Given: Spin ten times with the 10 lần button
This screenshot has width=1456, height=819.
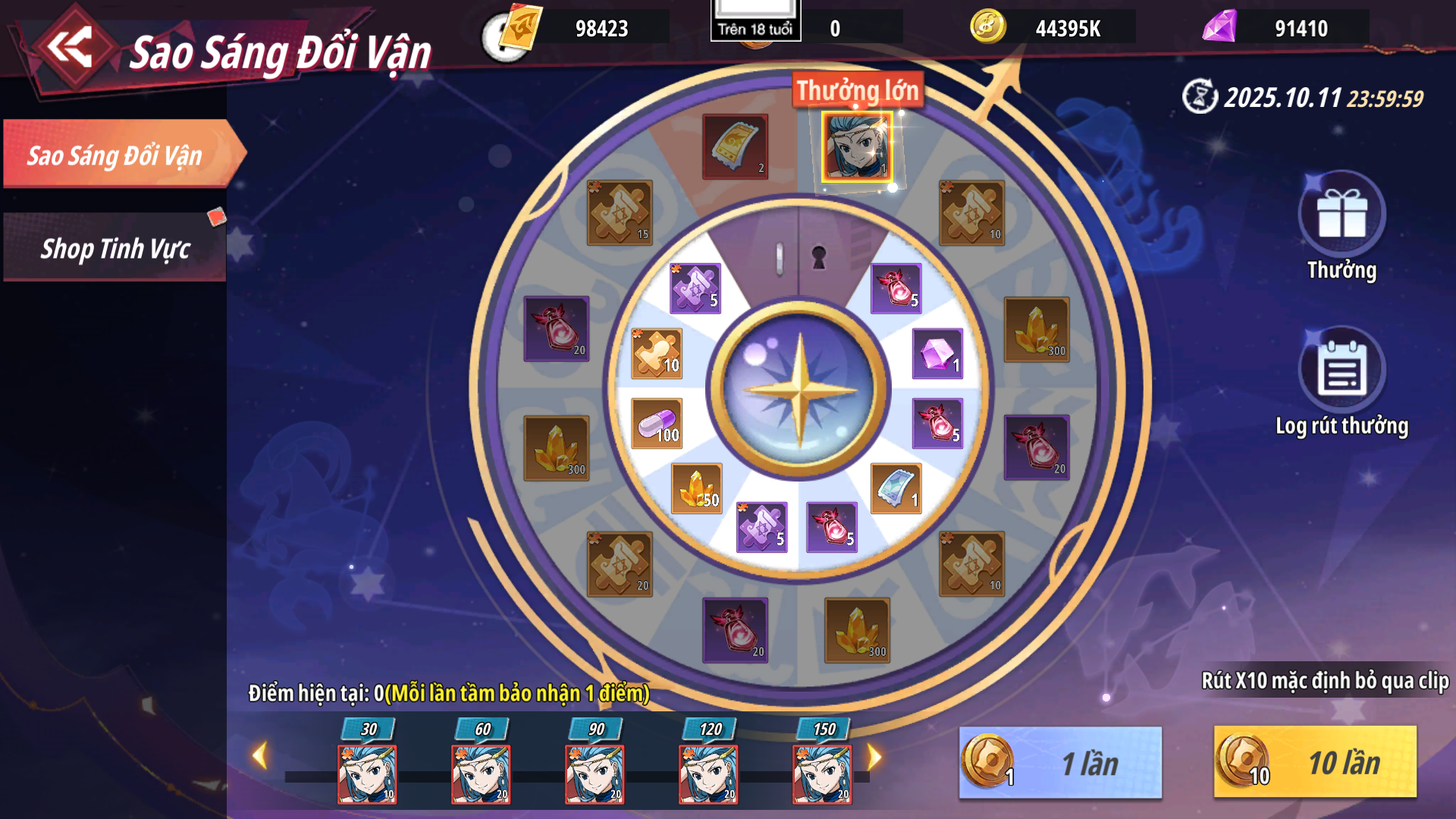Looking at the screenshot, I should [1314, 763].
